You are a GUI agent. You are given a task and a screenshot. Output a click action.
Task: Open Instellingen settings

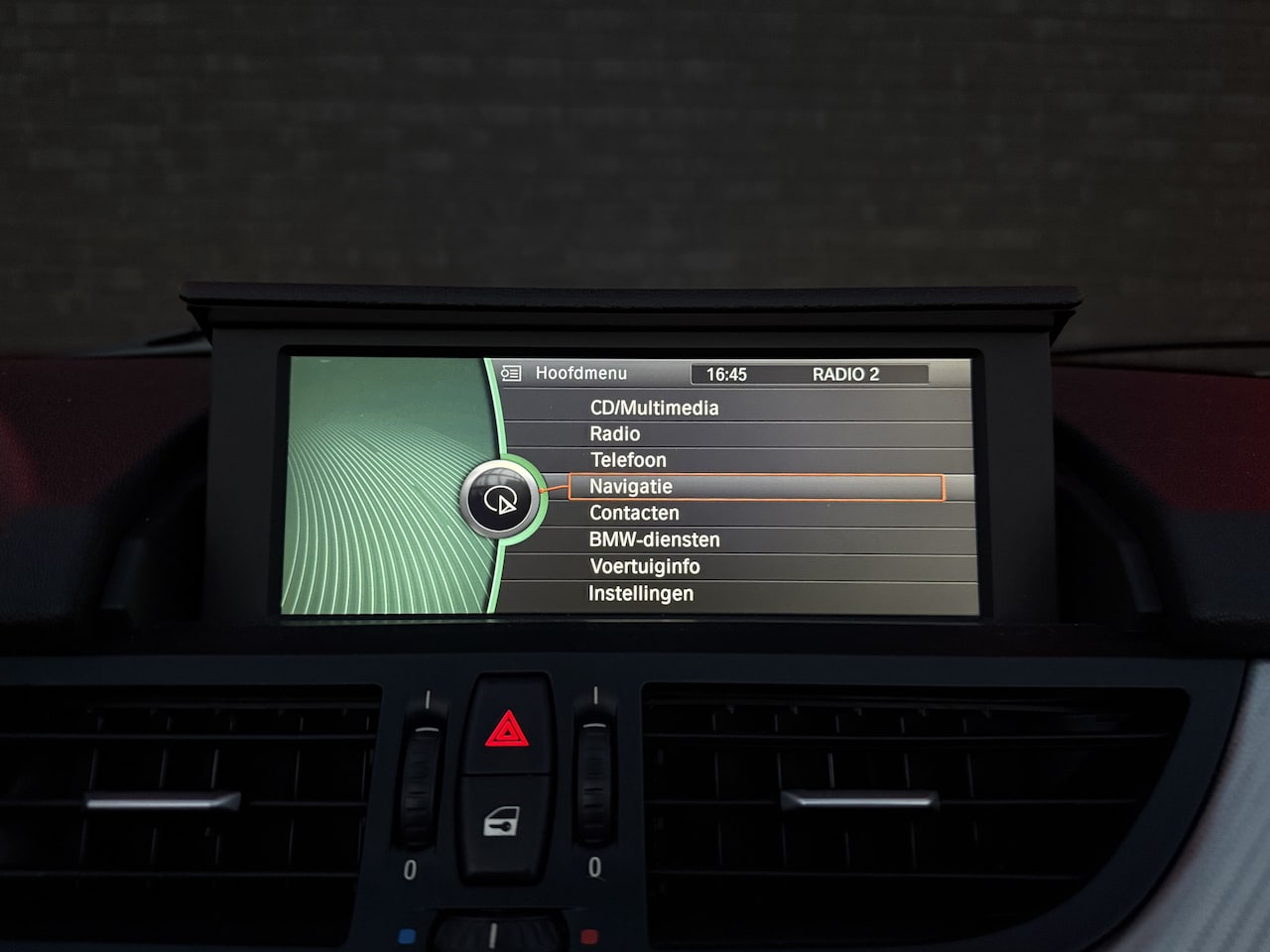coord(641,593)
